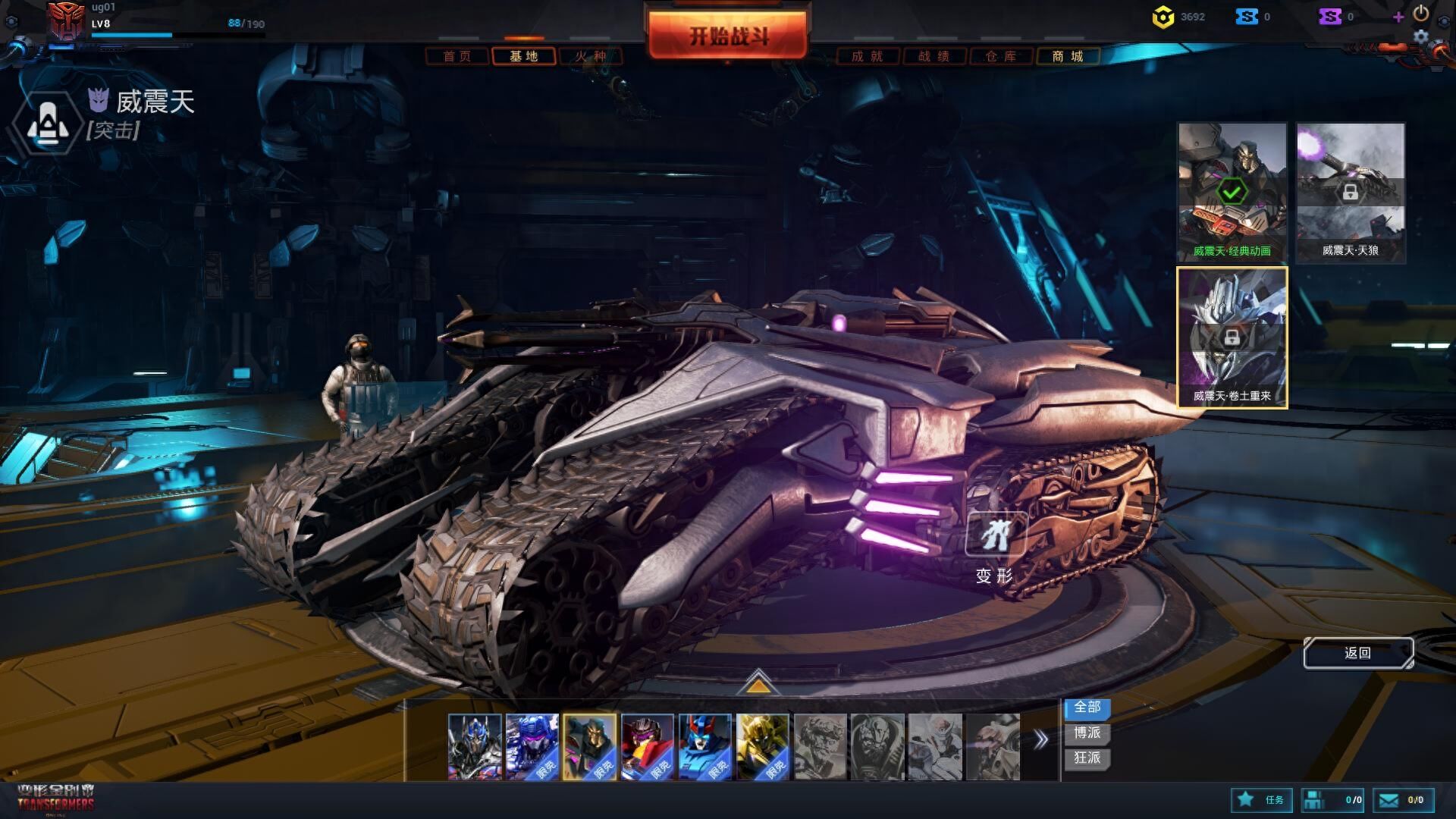This screenshot has width=1456, height=819.
Task: Show more characters with the double arrow
Action: pyautogui.click(x=1041, y=739)
